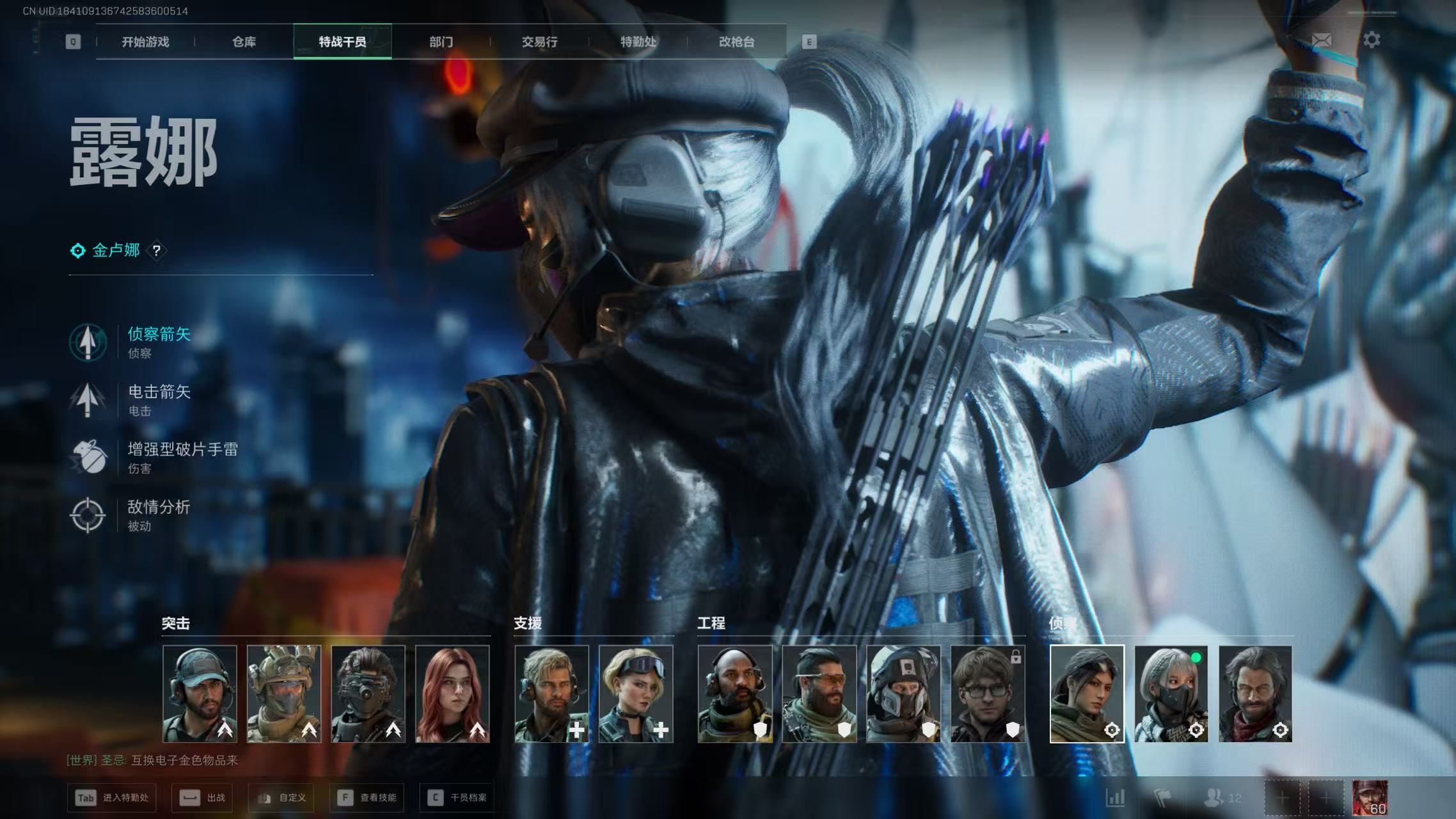Show help for 金卢娜 question mark

[x=156, y=251]
